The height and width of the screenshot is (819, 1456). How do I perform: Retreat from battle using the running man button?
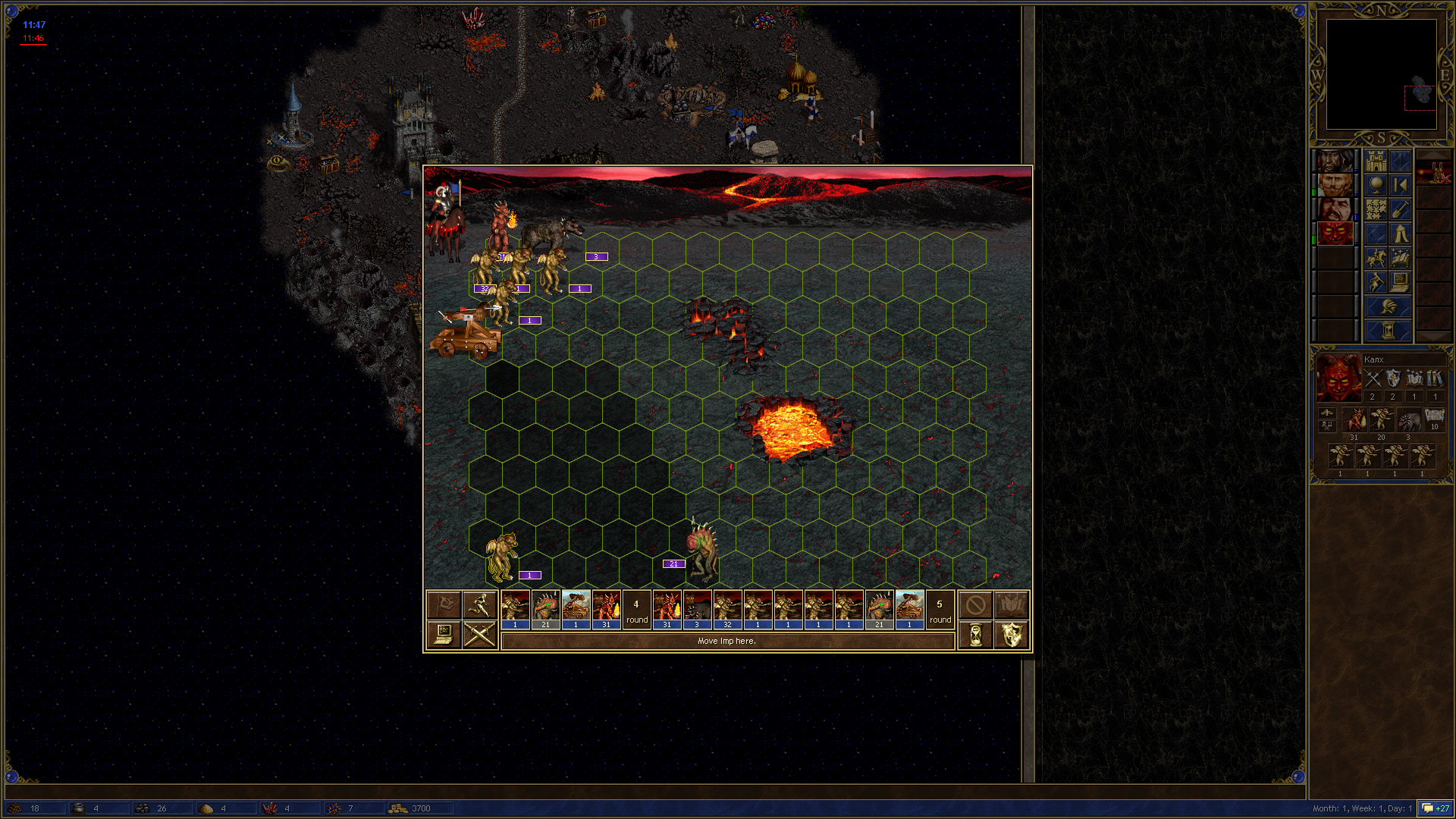point(479,604)
